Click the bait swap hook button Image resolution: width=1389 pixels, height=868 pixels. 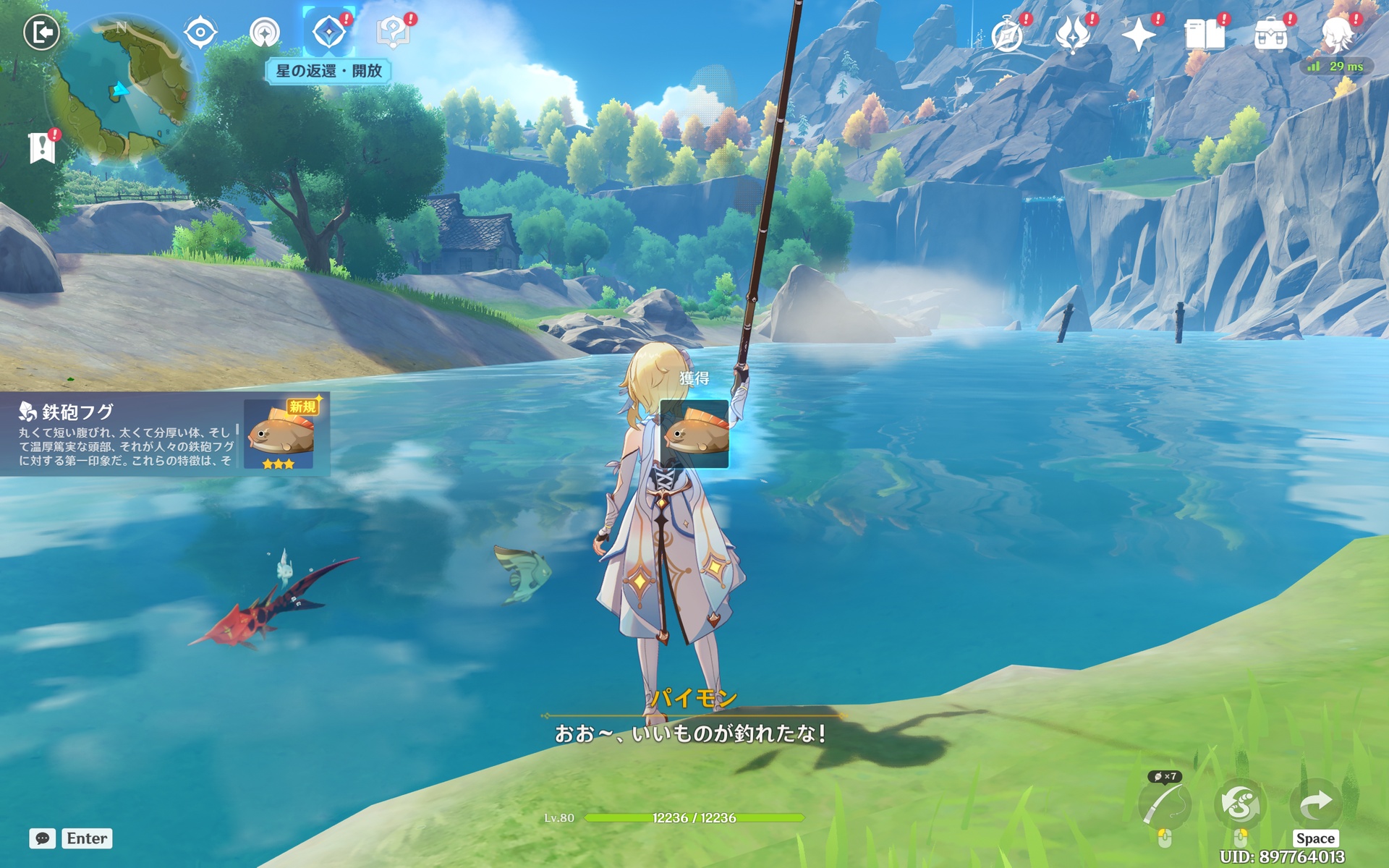pos(1240,804)
